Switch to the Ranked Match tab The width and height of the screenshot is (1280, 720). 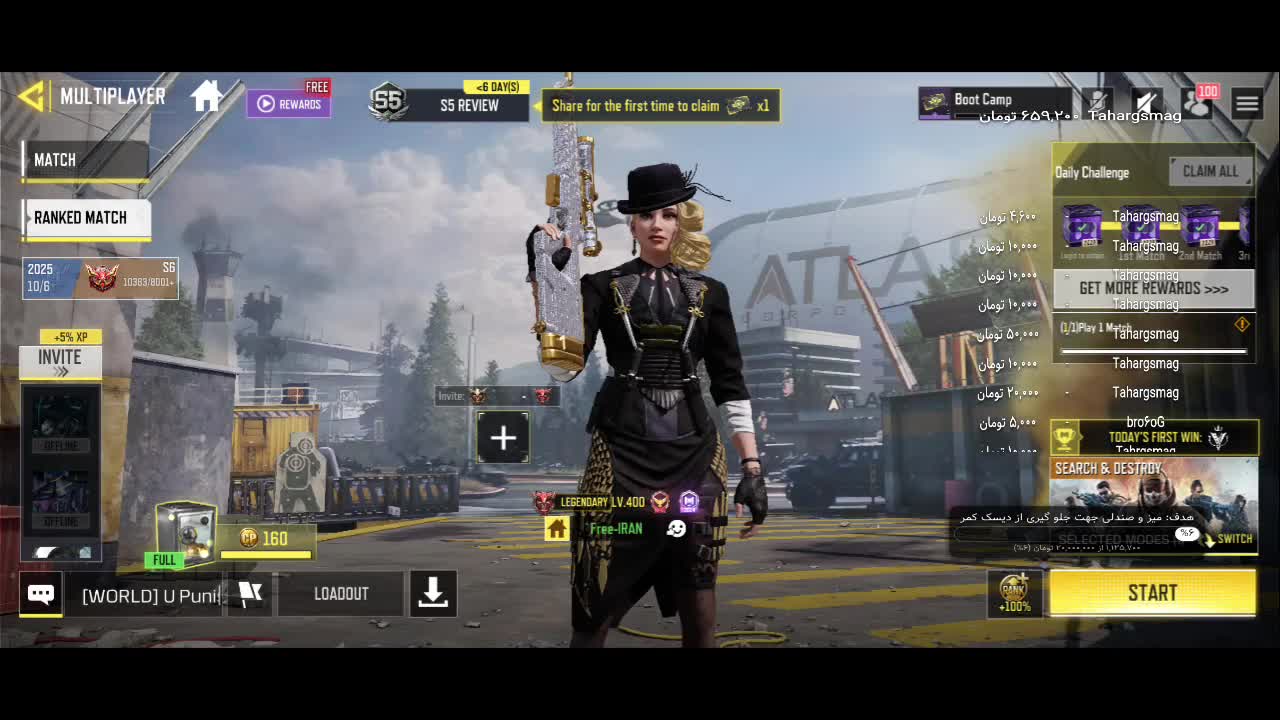(86, 218)
